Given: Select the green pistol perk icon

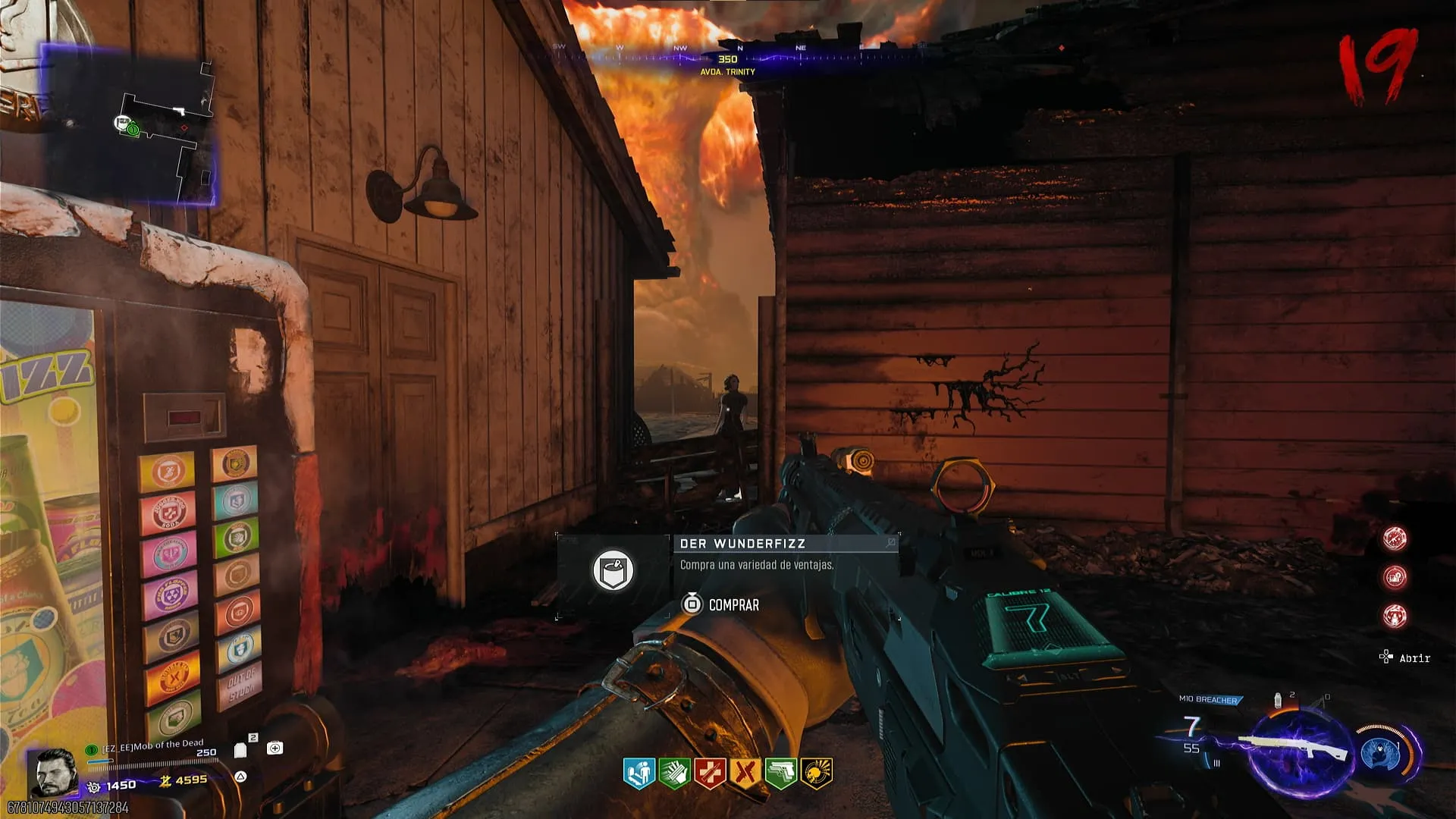Looking at the screenshot, I should (781, 773).
